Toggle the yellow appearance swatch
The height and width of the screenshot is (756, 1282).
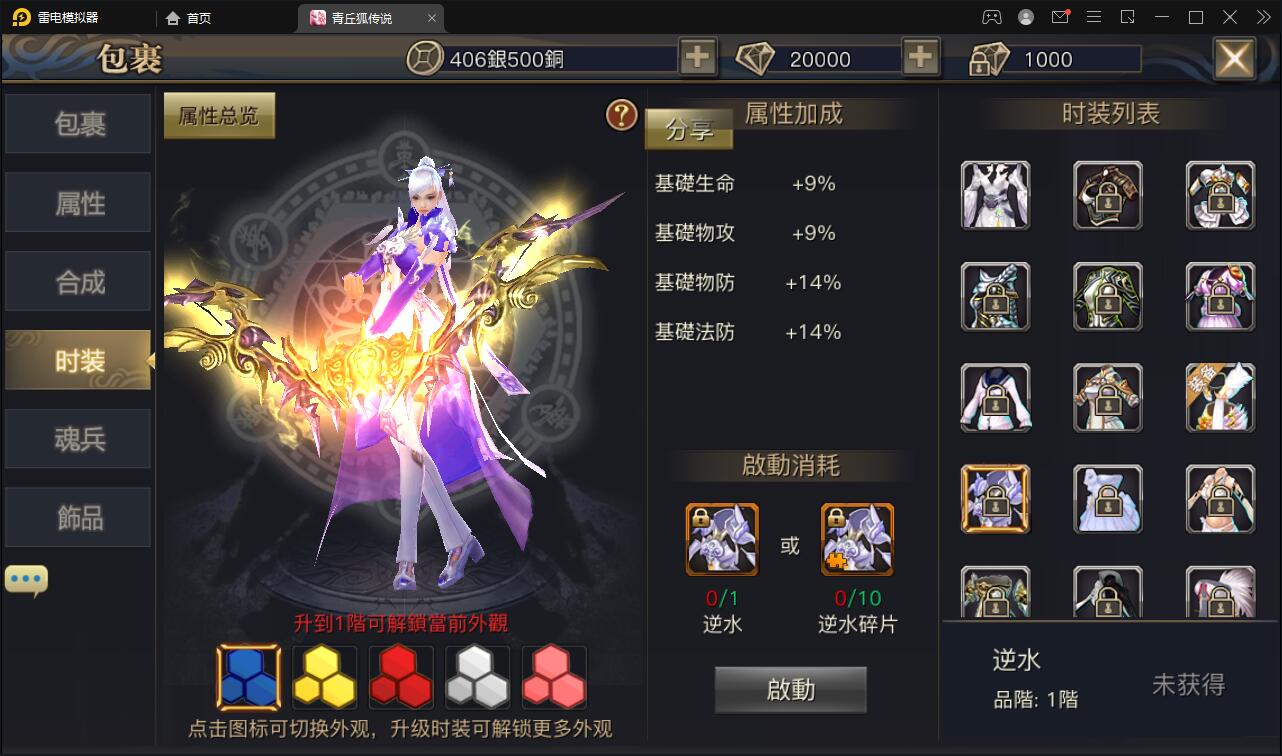(323, 677)
